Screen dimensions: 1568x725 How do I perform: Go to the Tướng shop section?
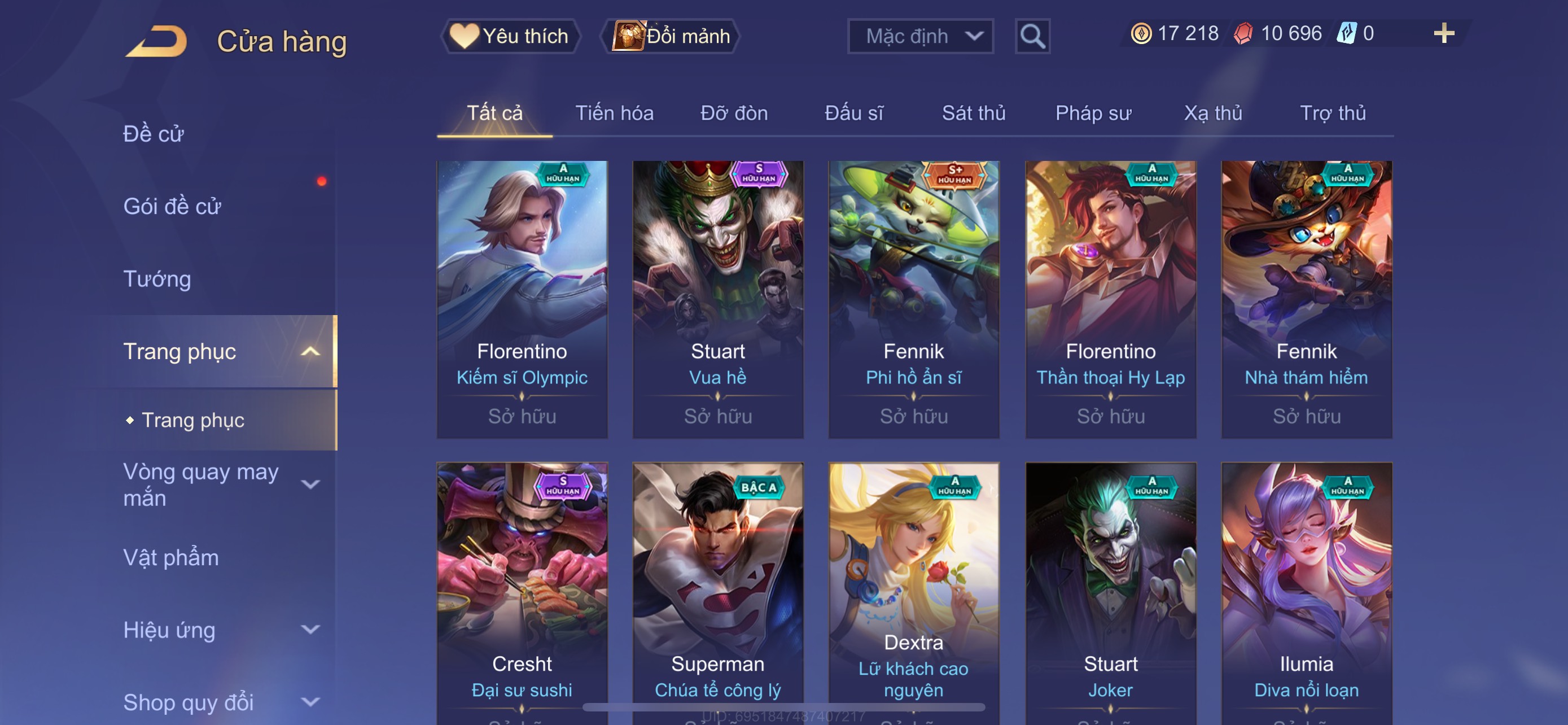pos(157,279)
